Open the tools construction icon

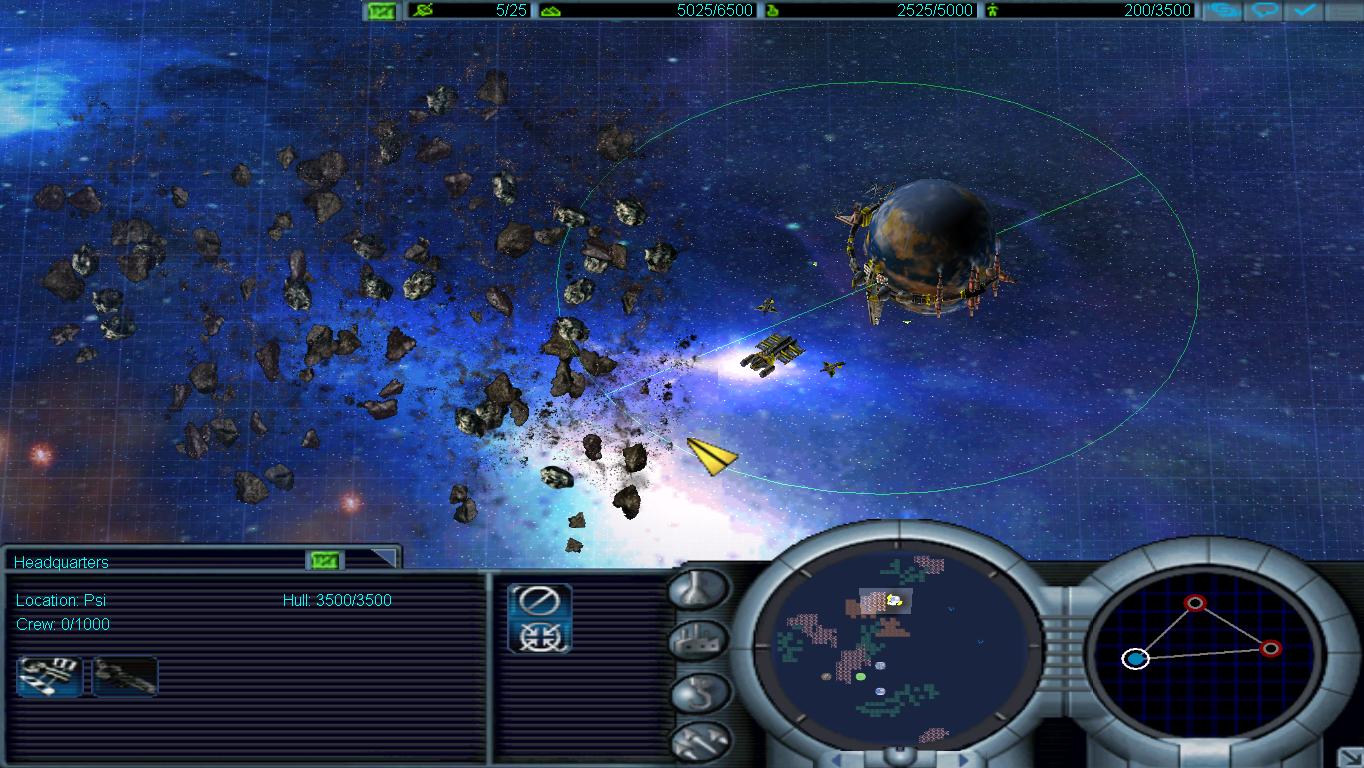(700, 742)
